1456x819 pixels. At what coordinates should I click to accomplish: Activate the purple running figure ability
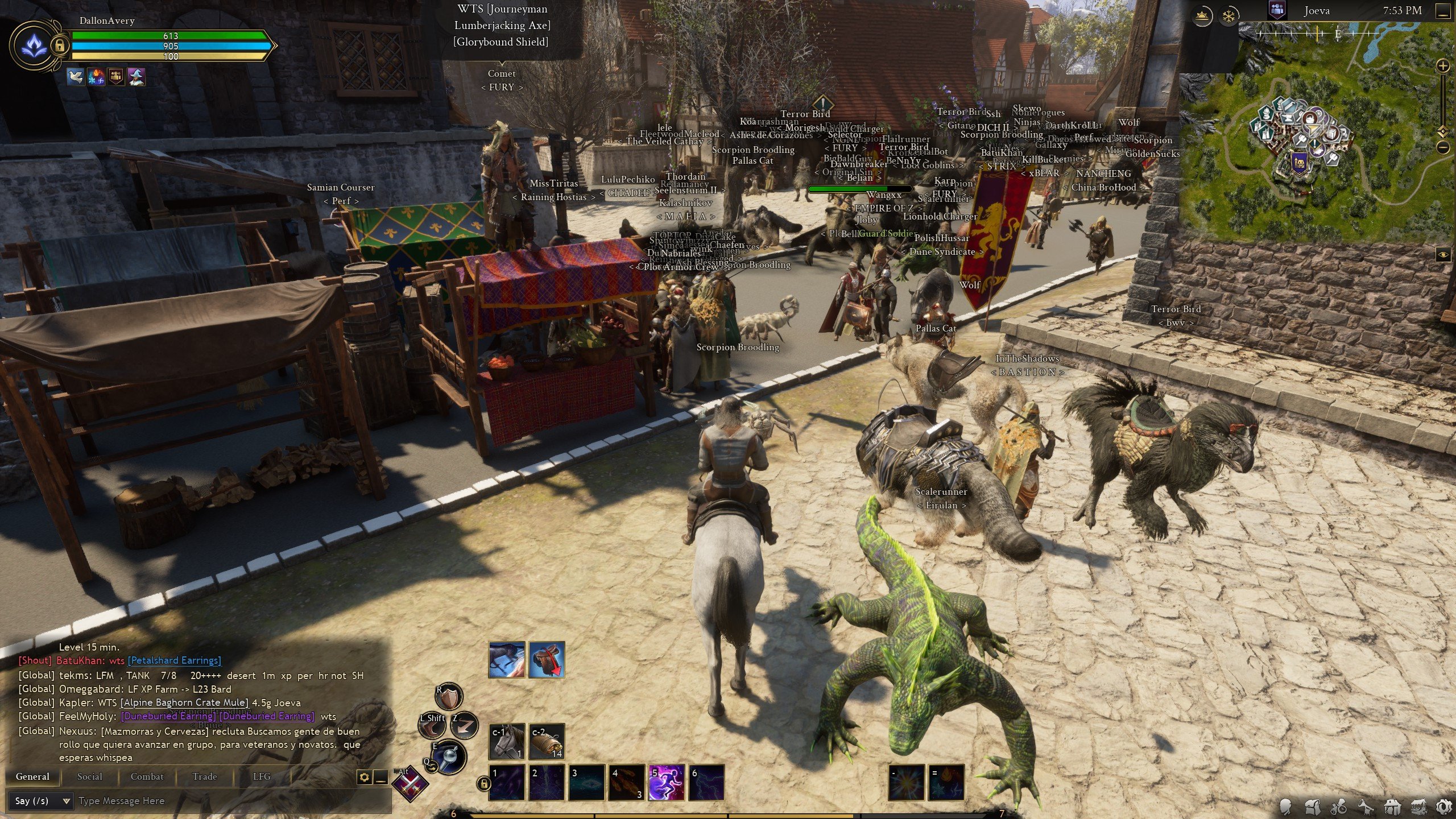666,782
